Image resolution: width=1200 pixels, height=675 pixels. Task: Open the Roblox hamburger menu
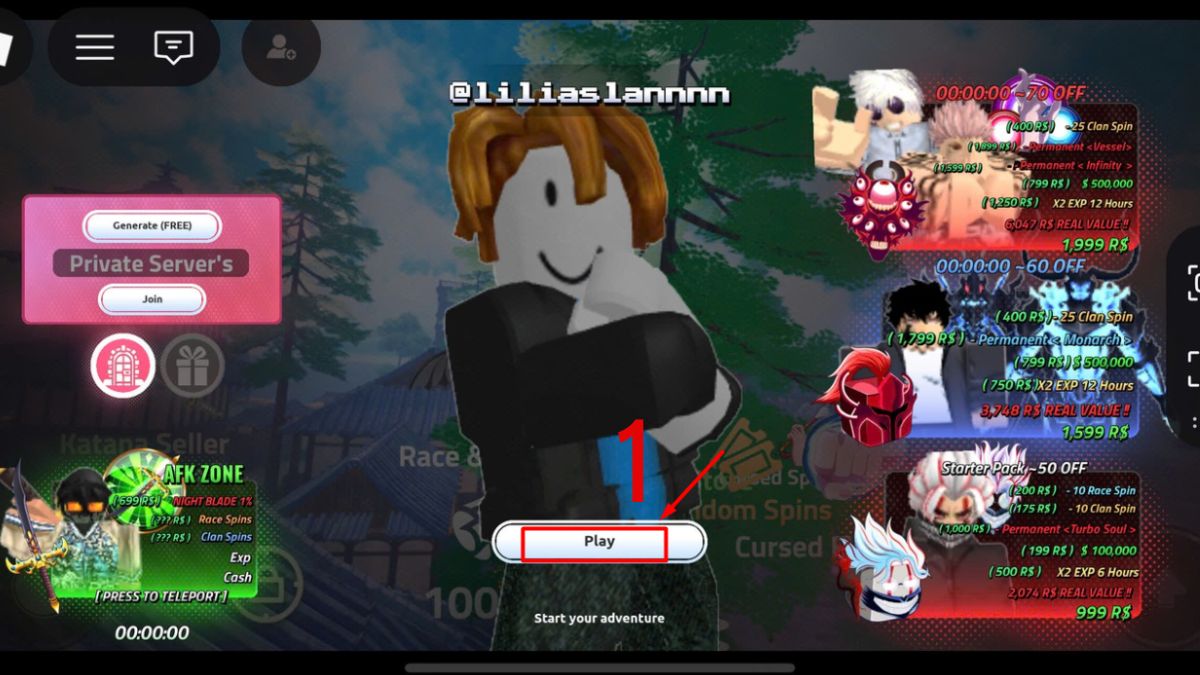tap(95, 47)
